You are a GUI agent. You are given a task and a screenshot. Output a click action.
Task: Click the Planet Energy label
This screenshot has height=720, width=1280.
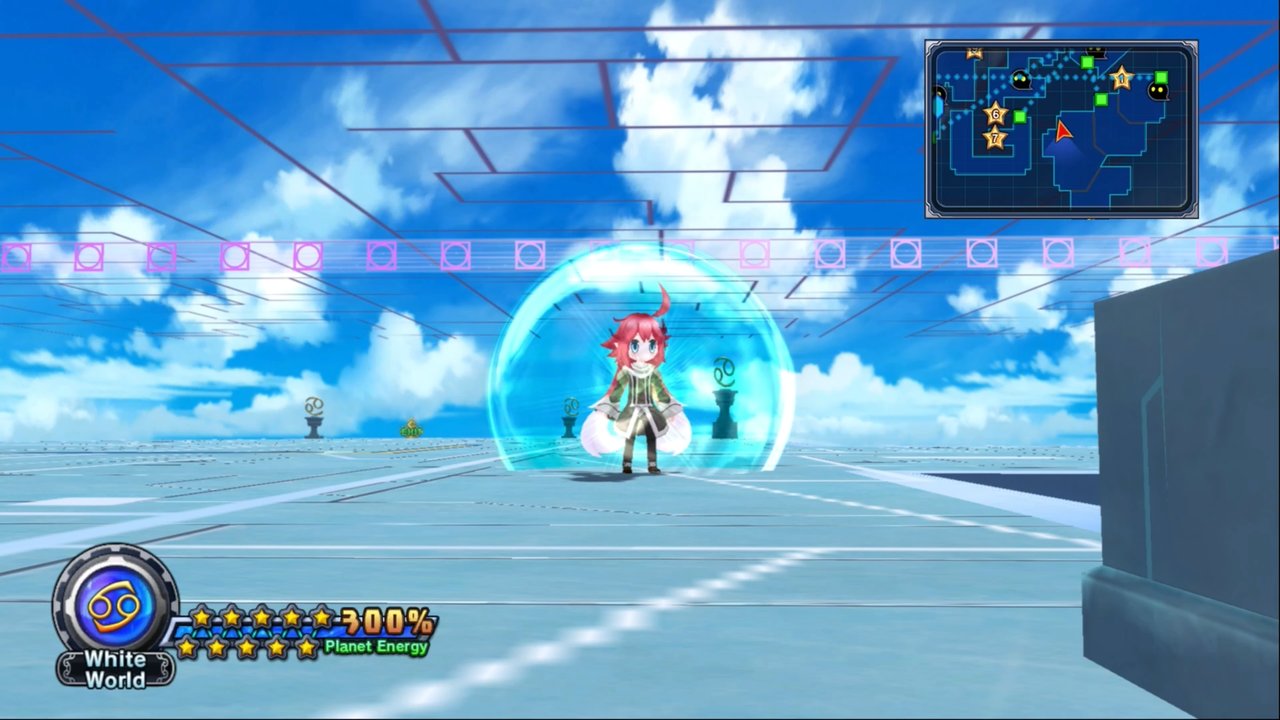click(375, 646)
